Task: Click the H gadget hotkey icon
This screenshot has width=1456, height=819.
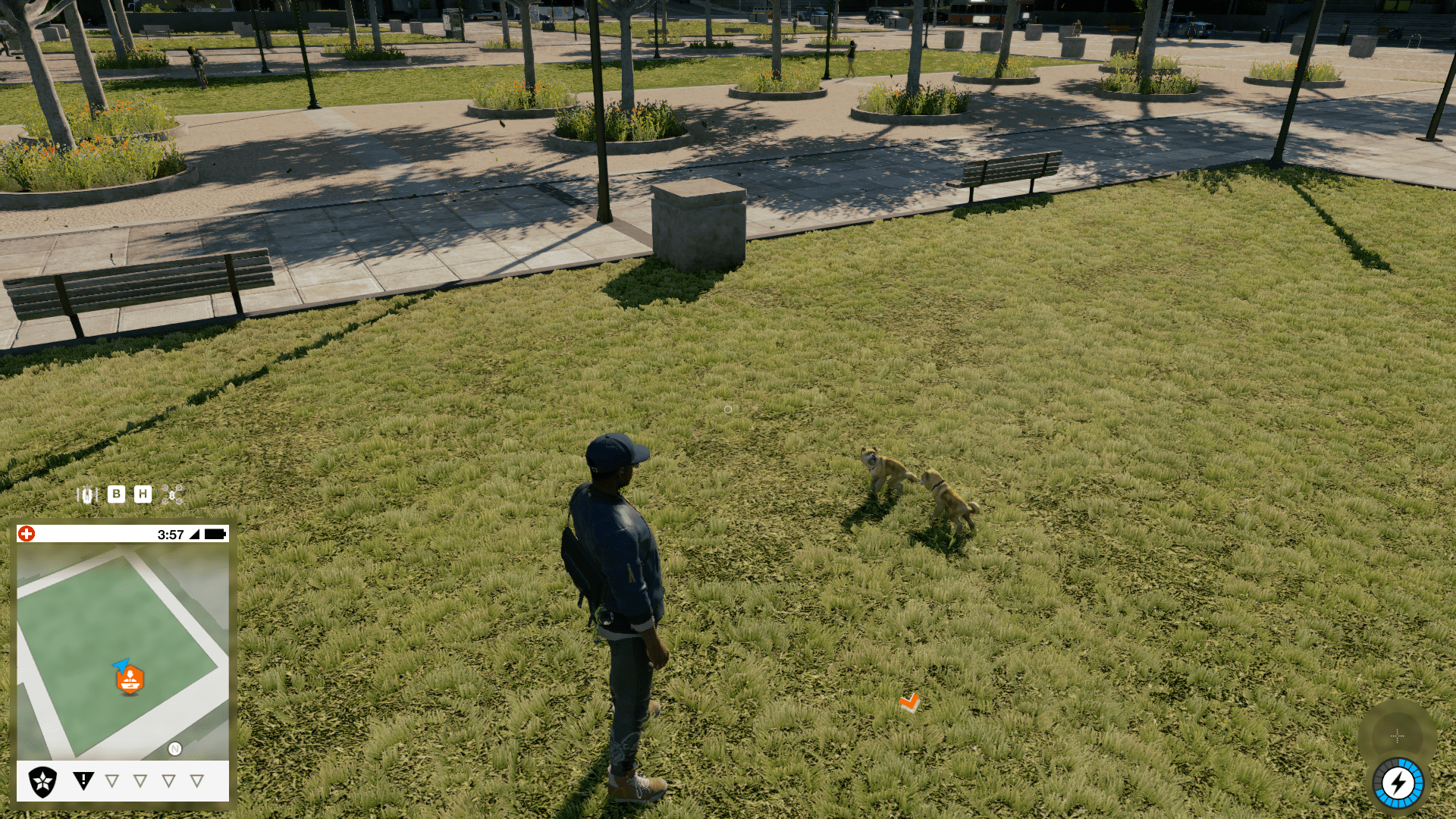Action: pos(143,494)
